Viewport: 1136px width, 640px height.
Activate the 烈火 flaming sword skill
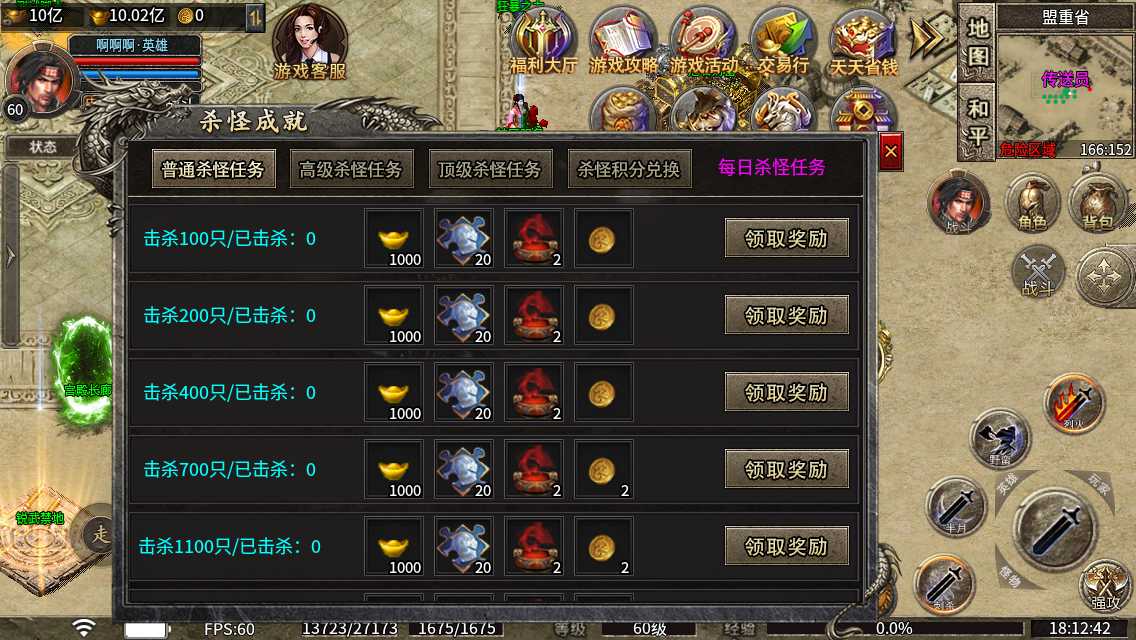pyautogui.click(x=1074, y=403)
